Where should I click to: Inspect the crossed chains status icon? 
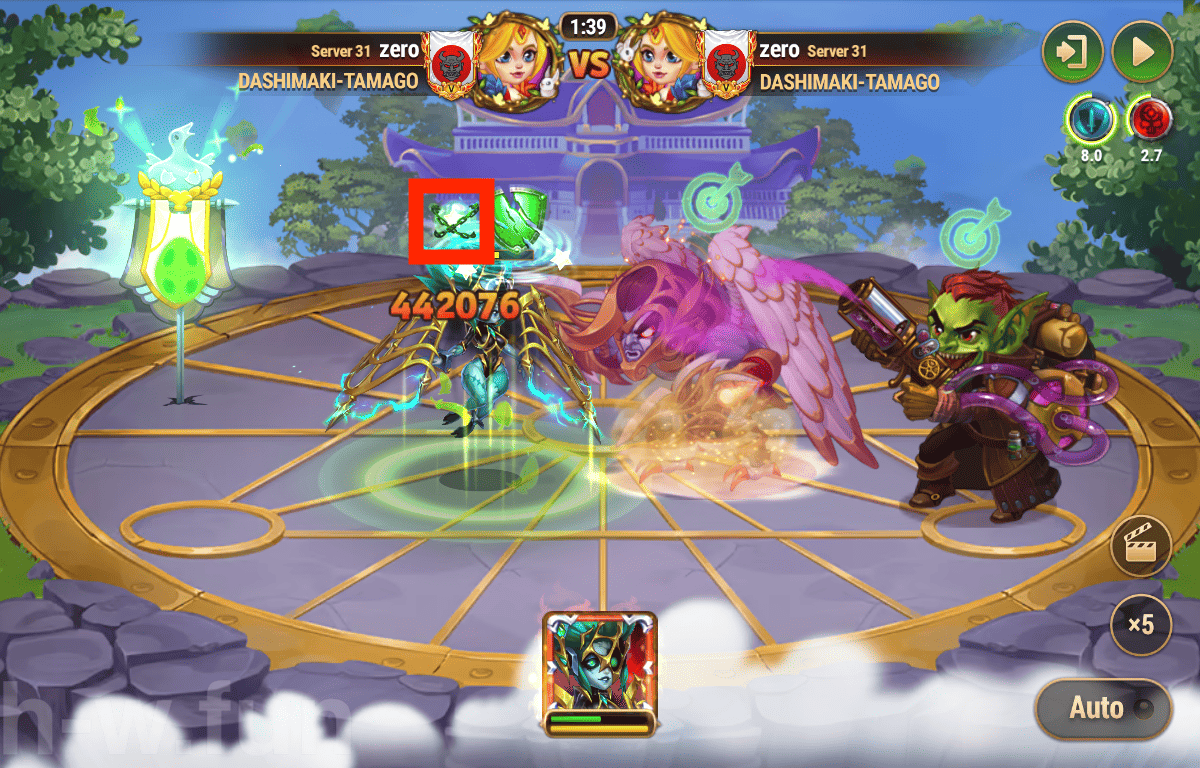click(451, 220)
